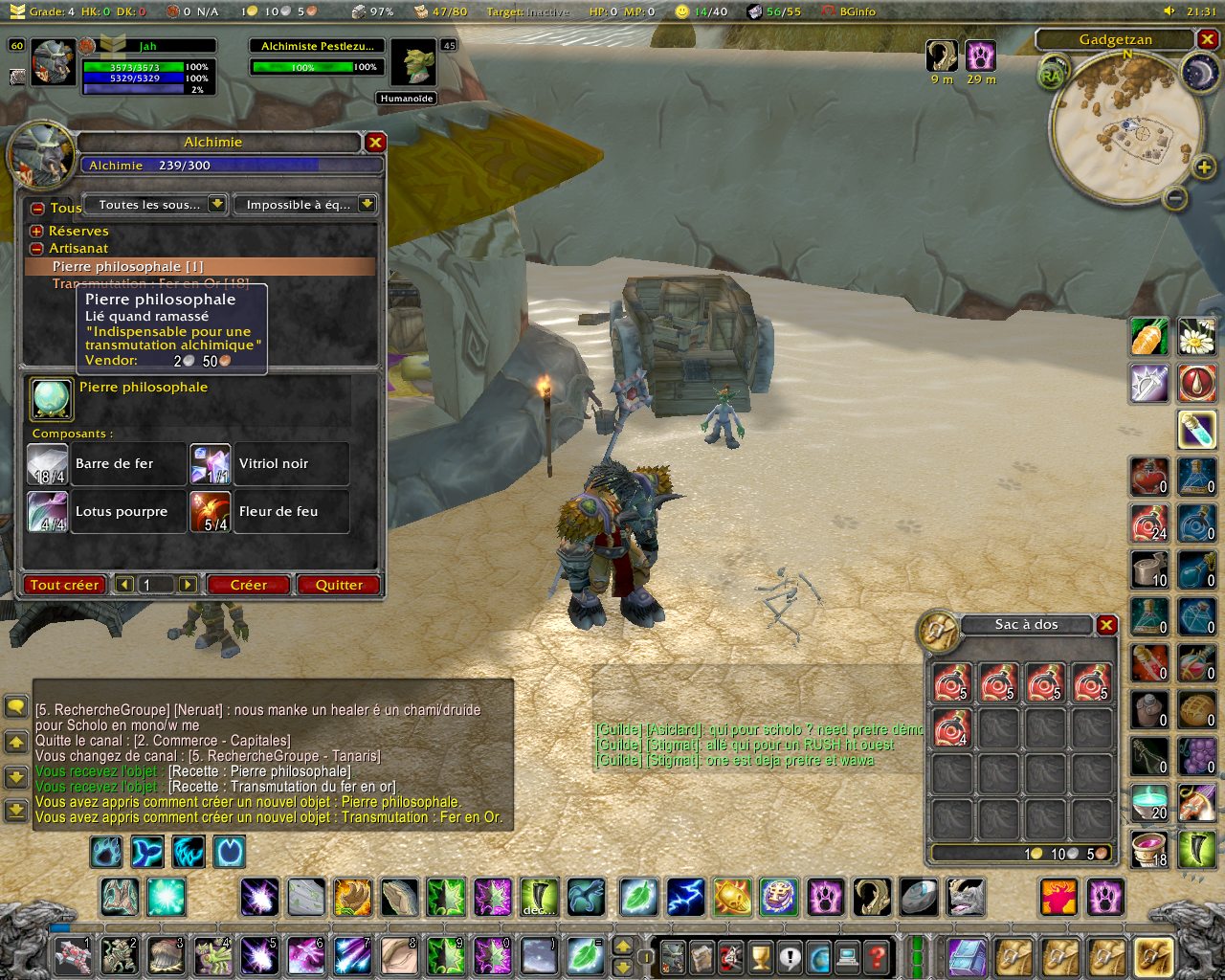
Task: Click the Créer button
Action: 248,585
